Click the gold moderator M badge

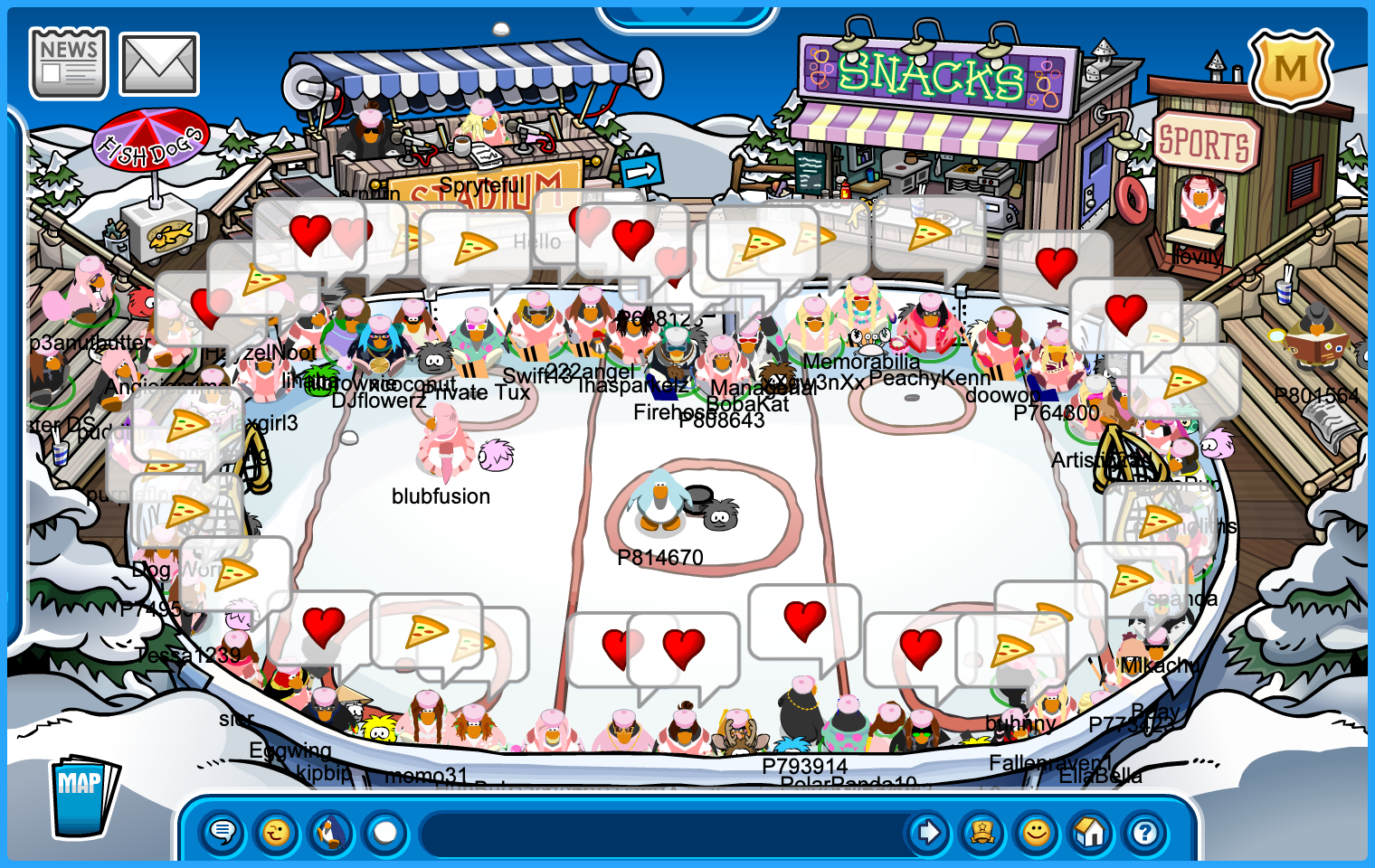pos(1290,69)
